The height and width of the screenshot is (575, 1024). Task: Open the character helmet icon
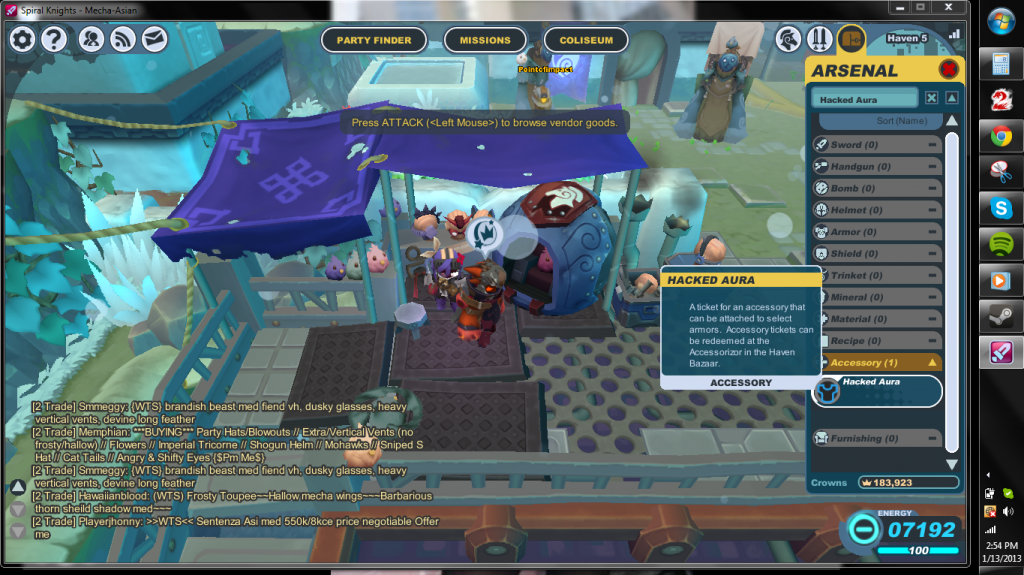789,39
